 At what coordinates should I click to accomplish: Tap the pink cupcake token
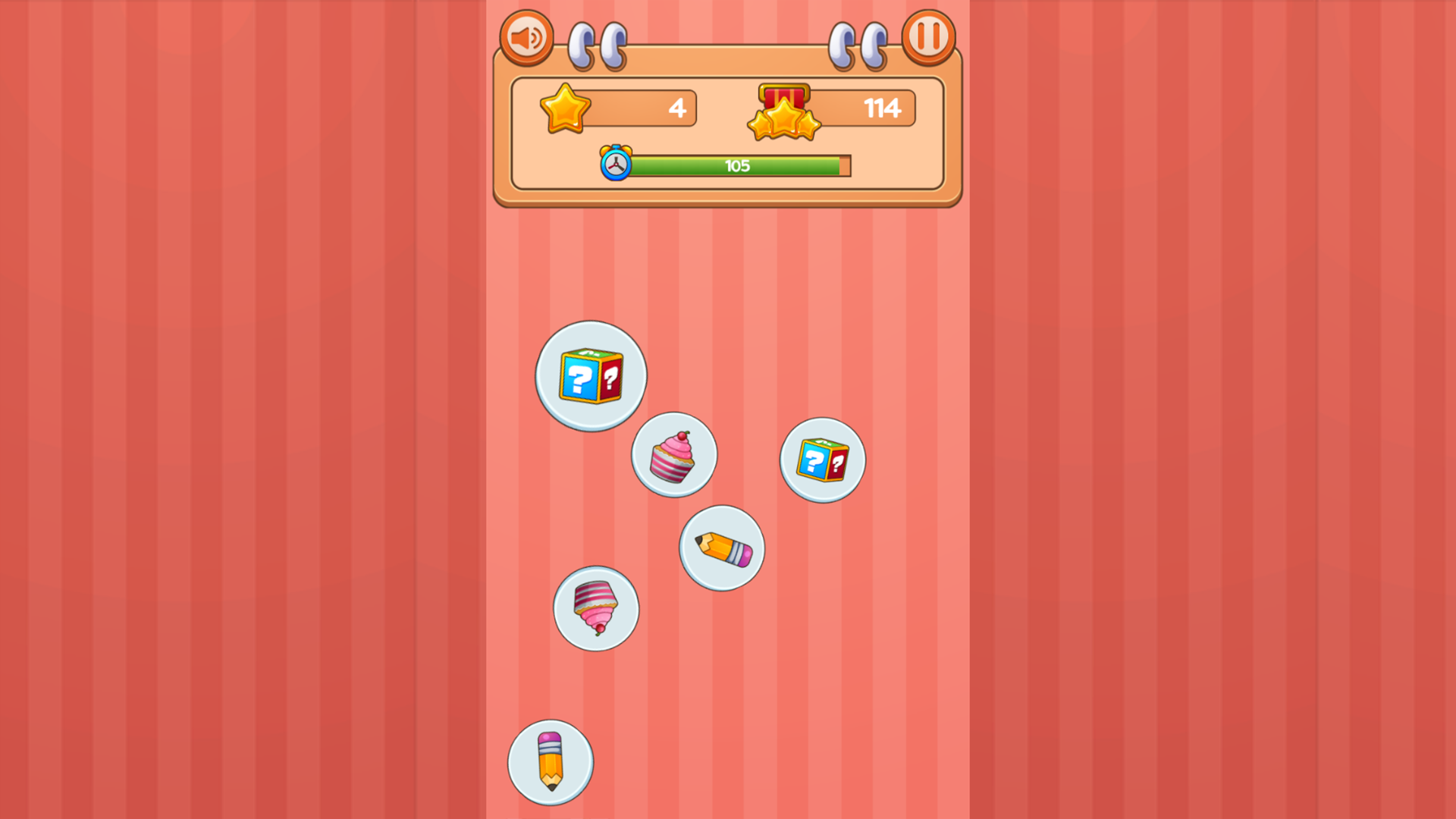[673, 455]
